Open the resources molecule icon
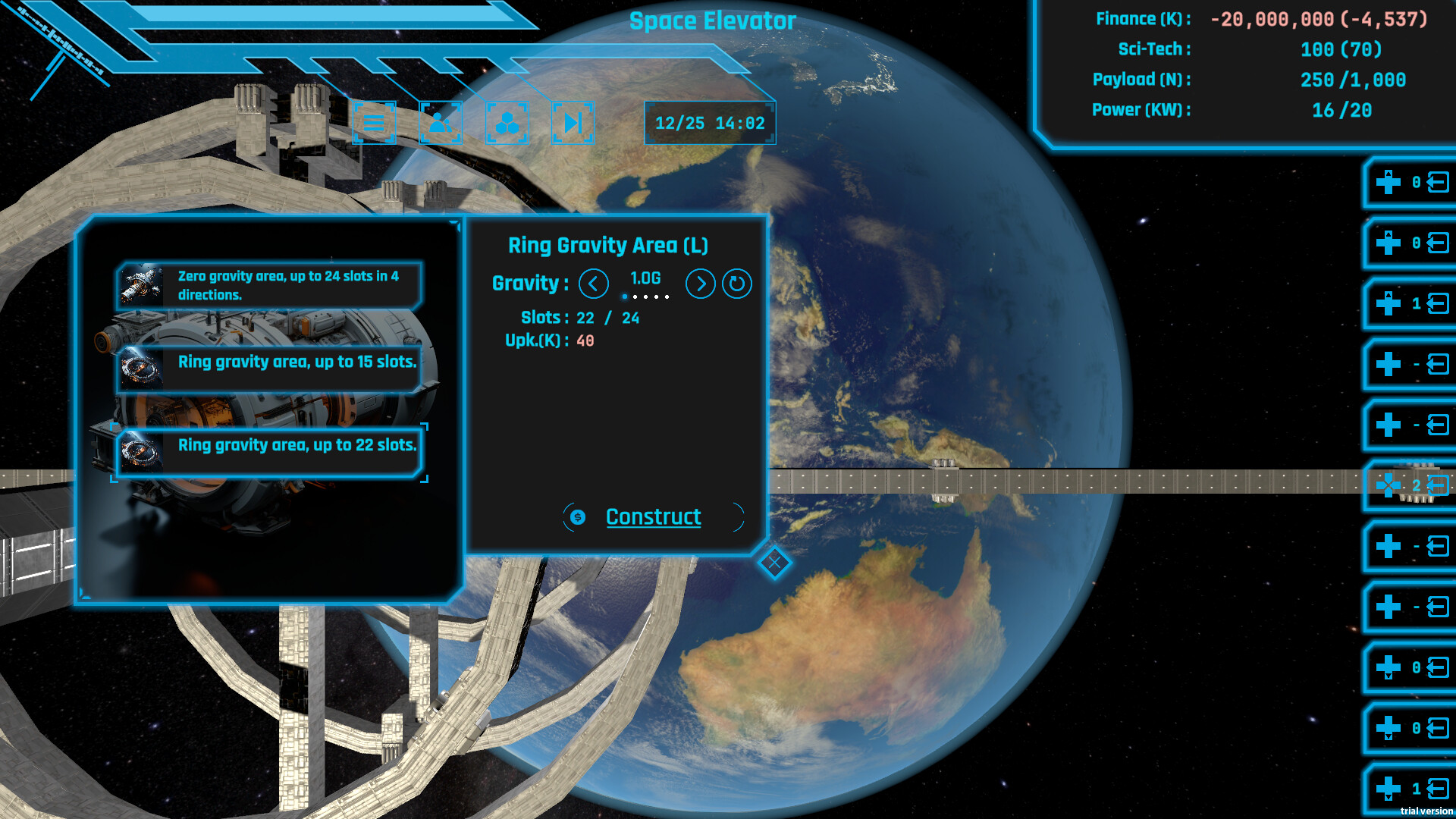This screenshot has height=819, width=1456. [x=507, y=123]
